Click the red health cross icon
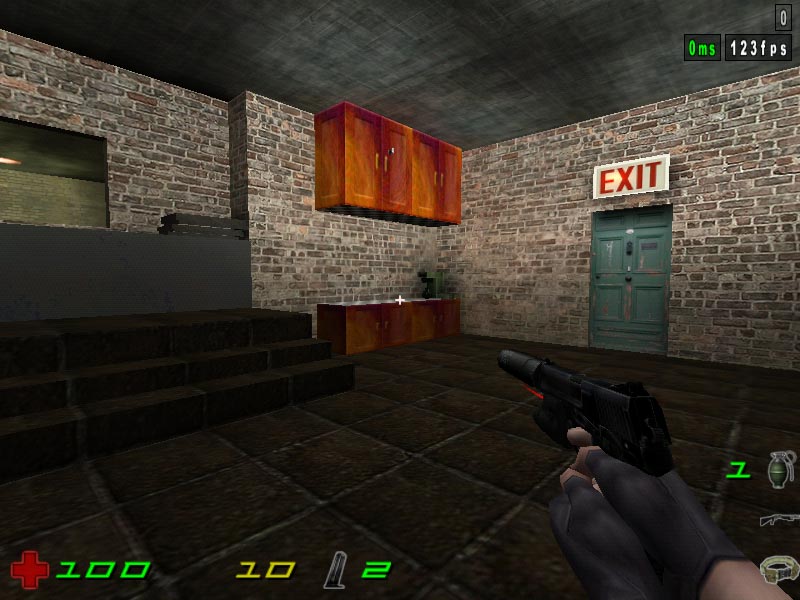This screenshot has height=600, width=800. click(x=30, y=570)
